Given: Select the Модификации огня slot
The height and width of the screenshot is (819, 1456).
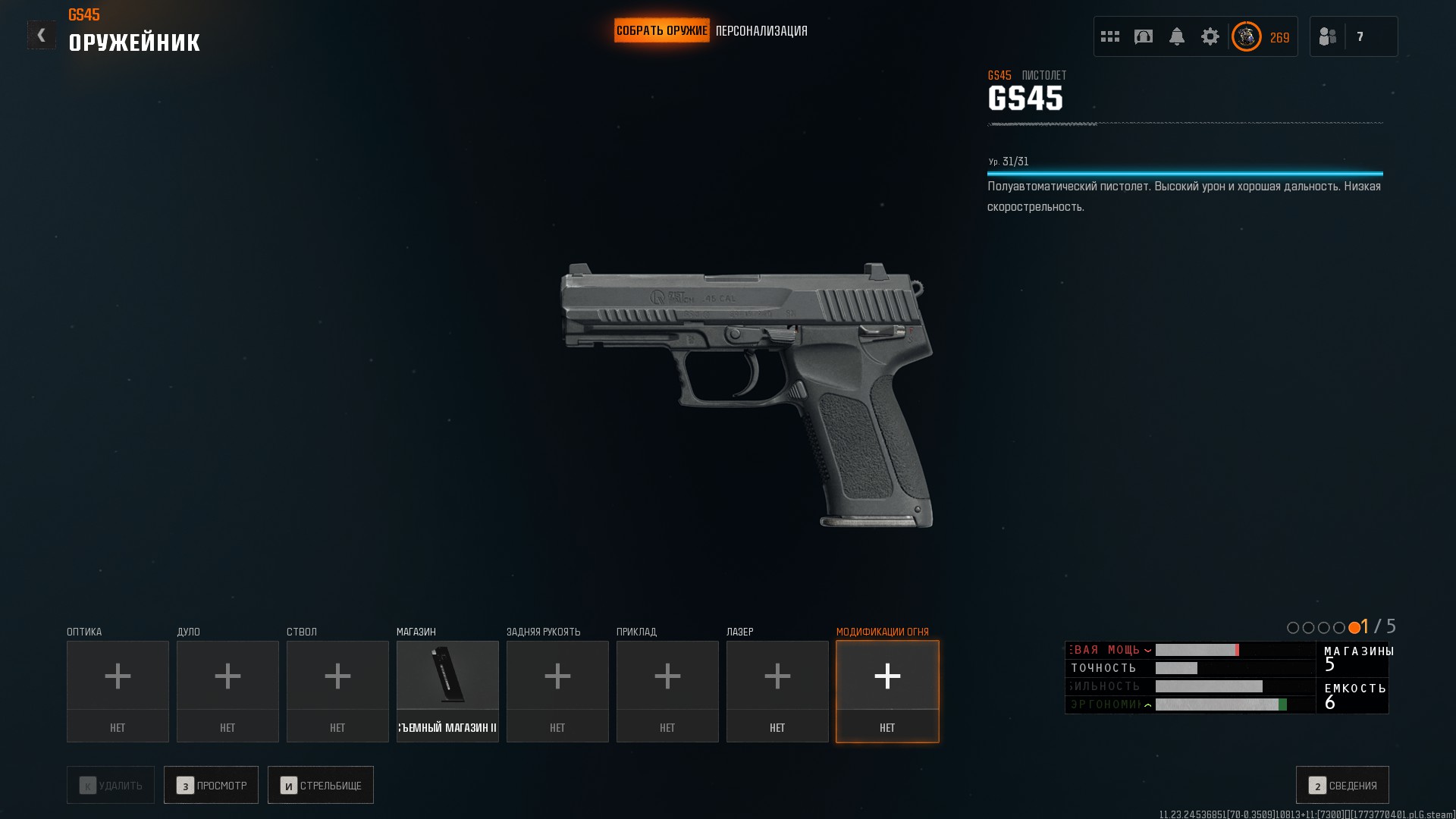Looking at the screenshot, I should 887,691.
